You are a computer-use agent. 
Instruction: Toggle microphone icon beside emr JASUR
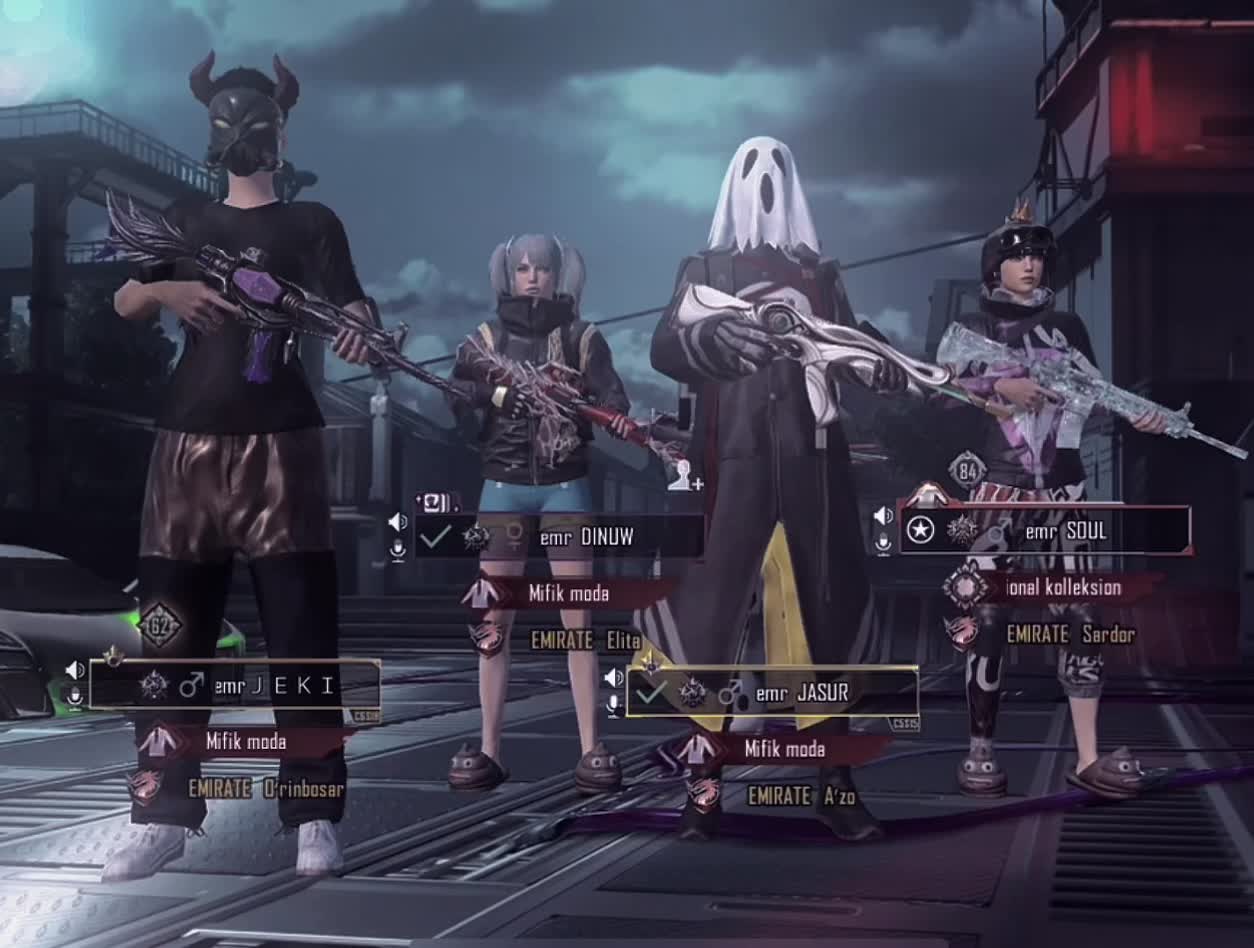tap(613, 704)
